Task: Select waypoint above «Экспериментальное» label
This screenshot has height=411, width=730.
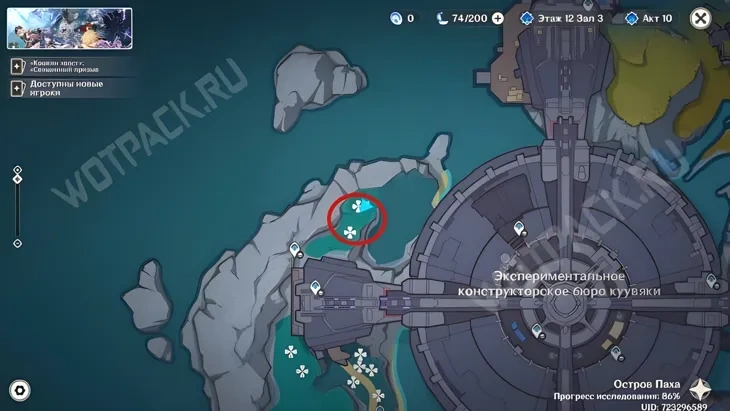Action: (x=519, y=232)
